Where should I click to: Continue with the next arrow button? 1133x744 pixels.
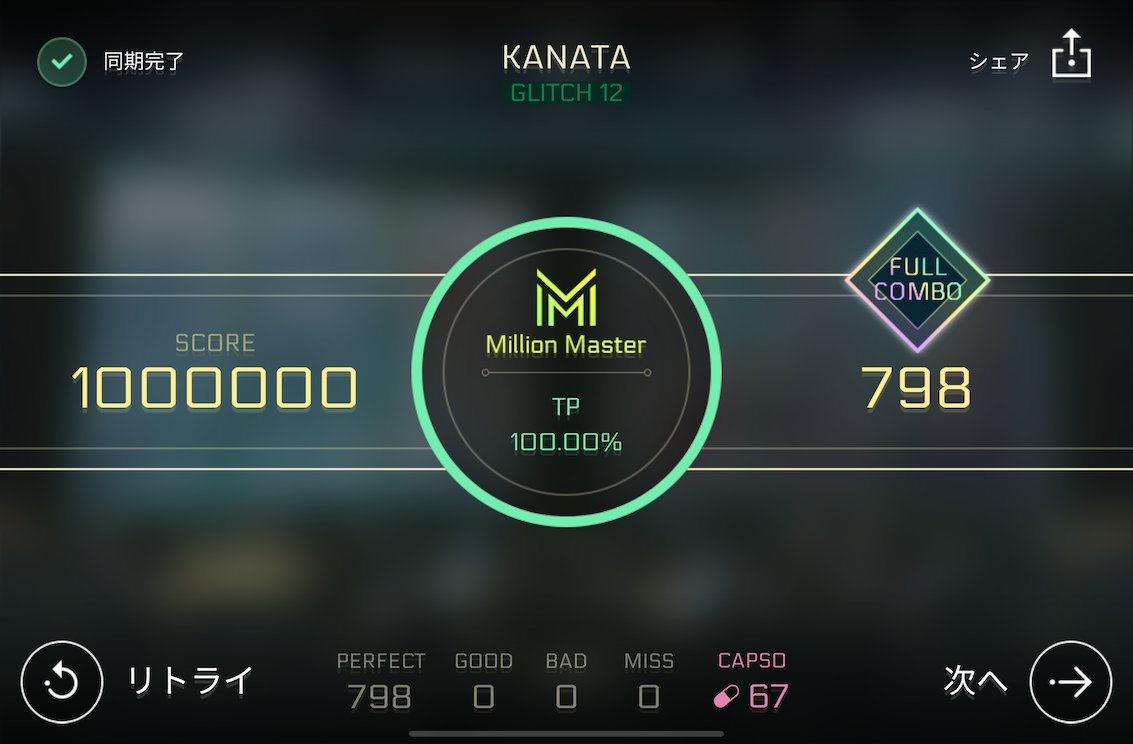tap(1071, 682)
